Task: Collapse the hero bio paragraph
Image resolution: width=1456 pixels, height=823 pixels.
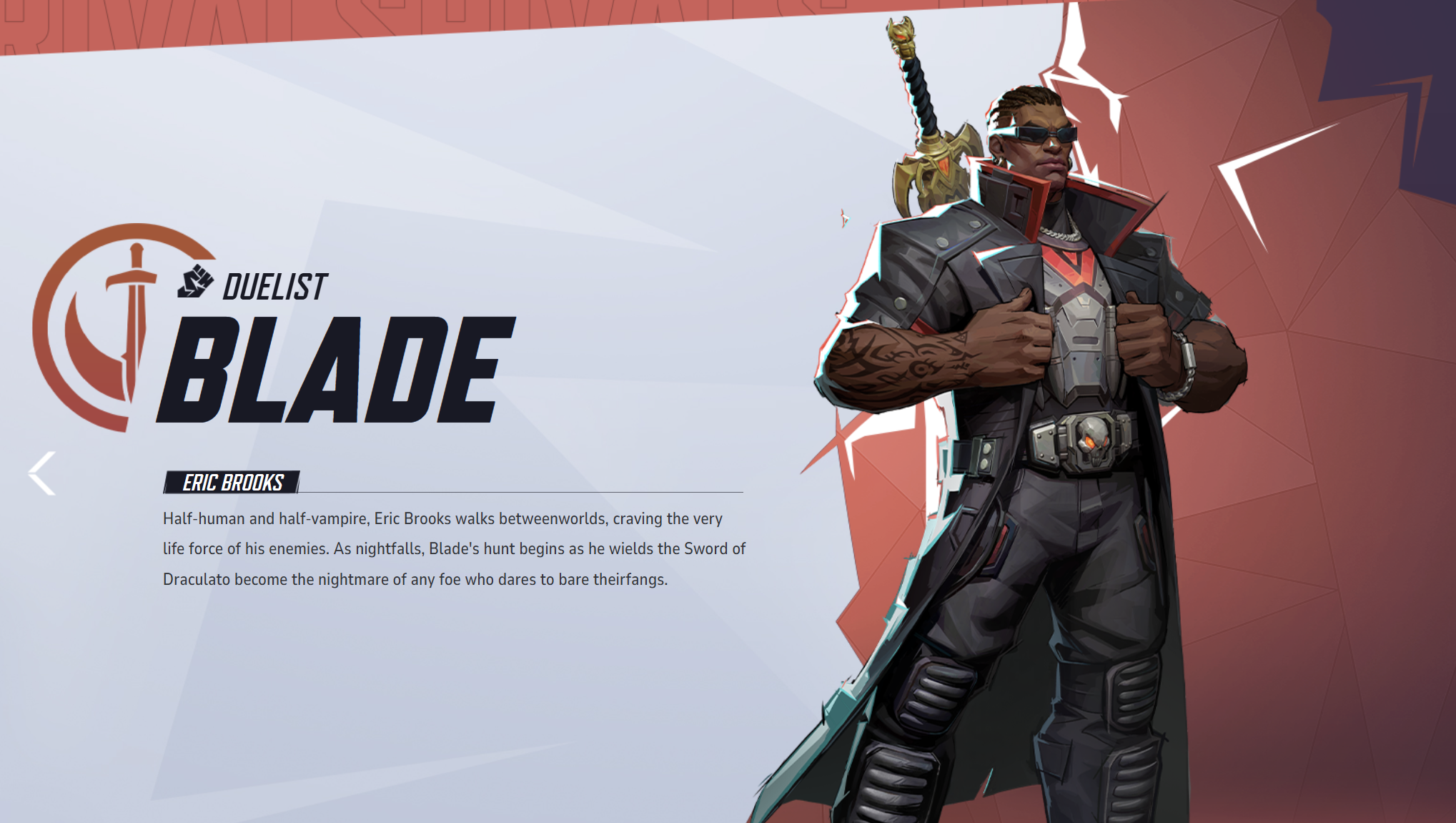Action: point(450,549)
